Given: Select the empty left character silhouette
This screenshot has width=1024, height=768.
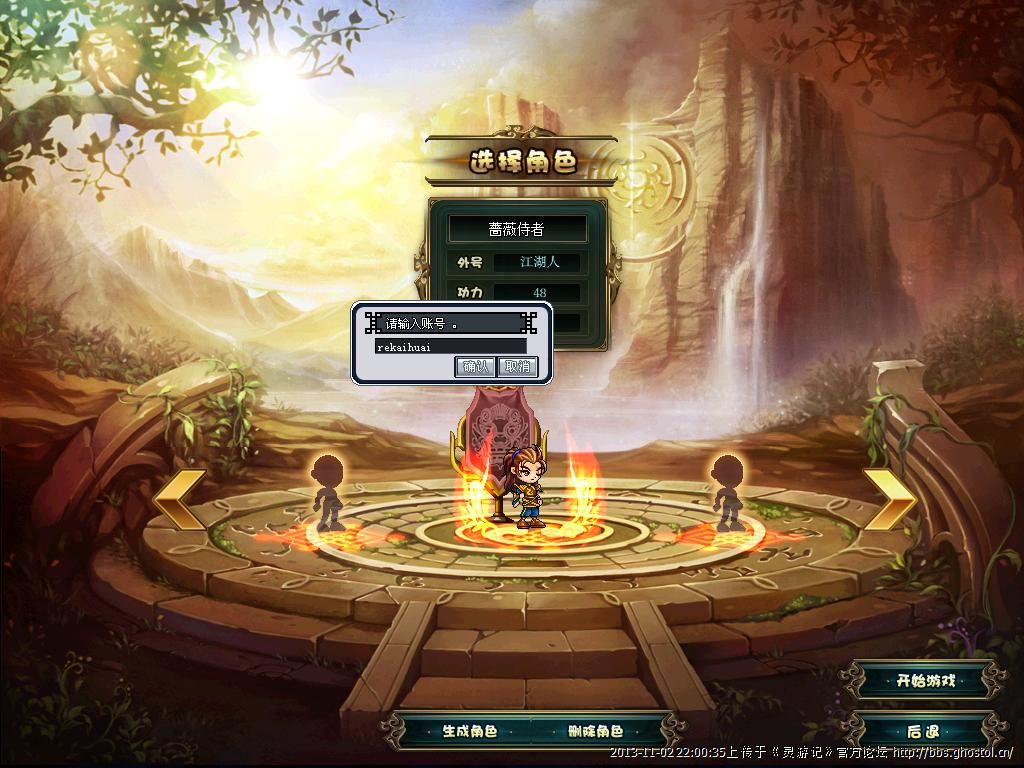Looking at the screenshot, I should coord(328,491).
